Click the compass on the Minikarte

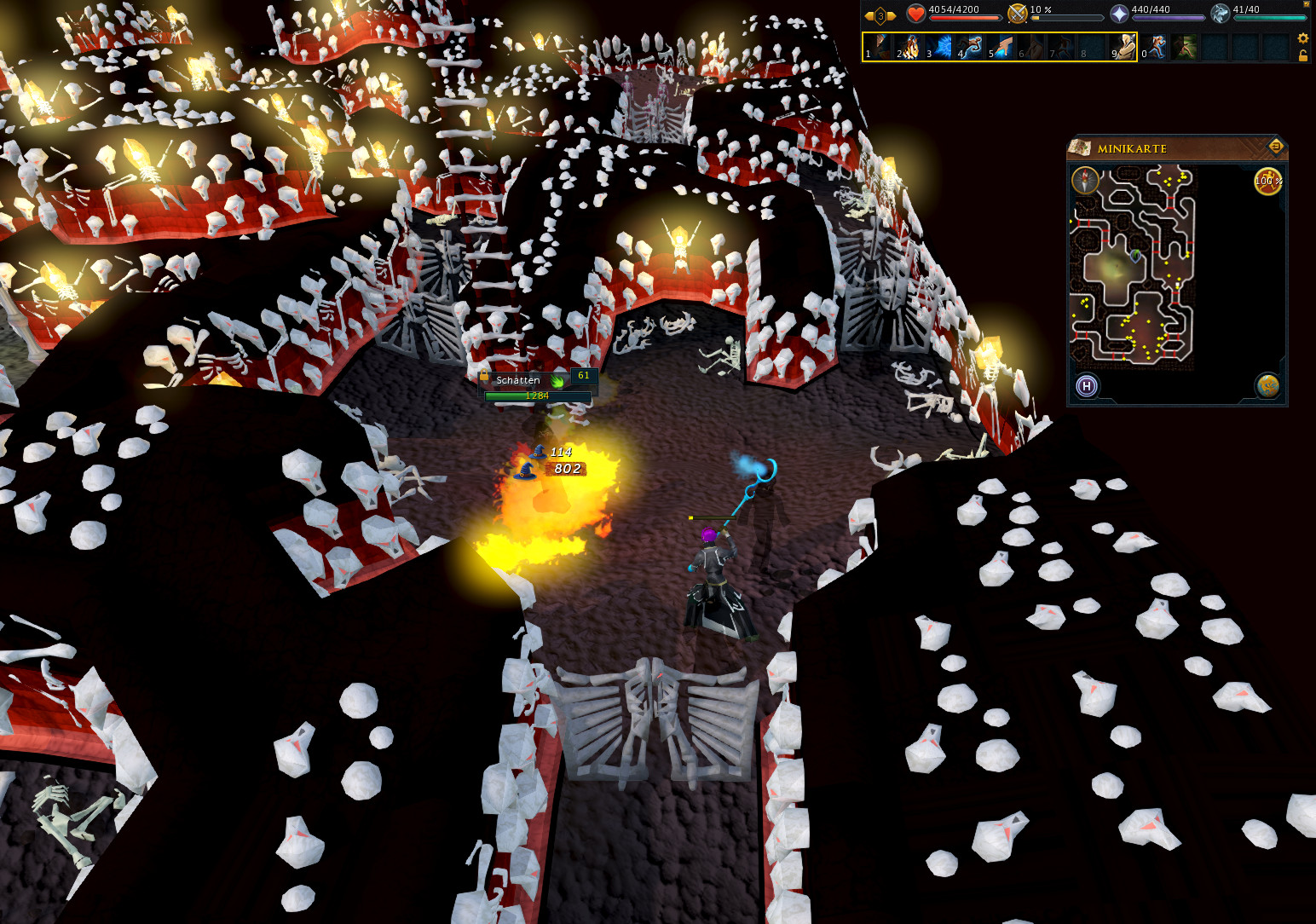coord(1086,181)
